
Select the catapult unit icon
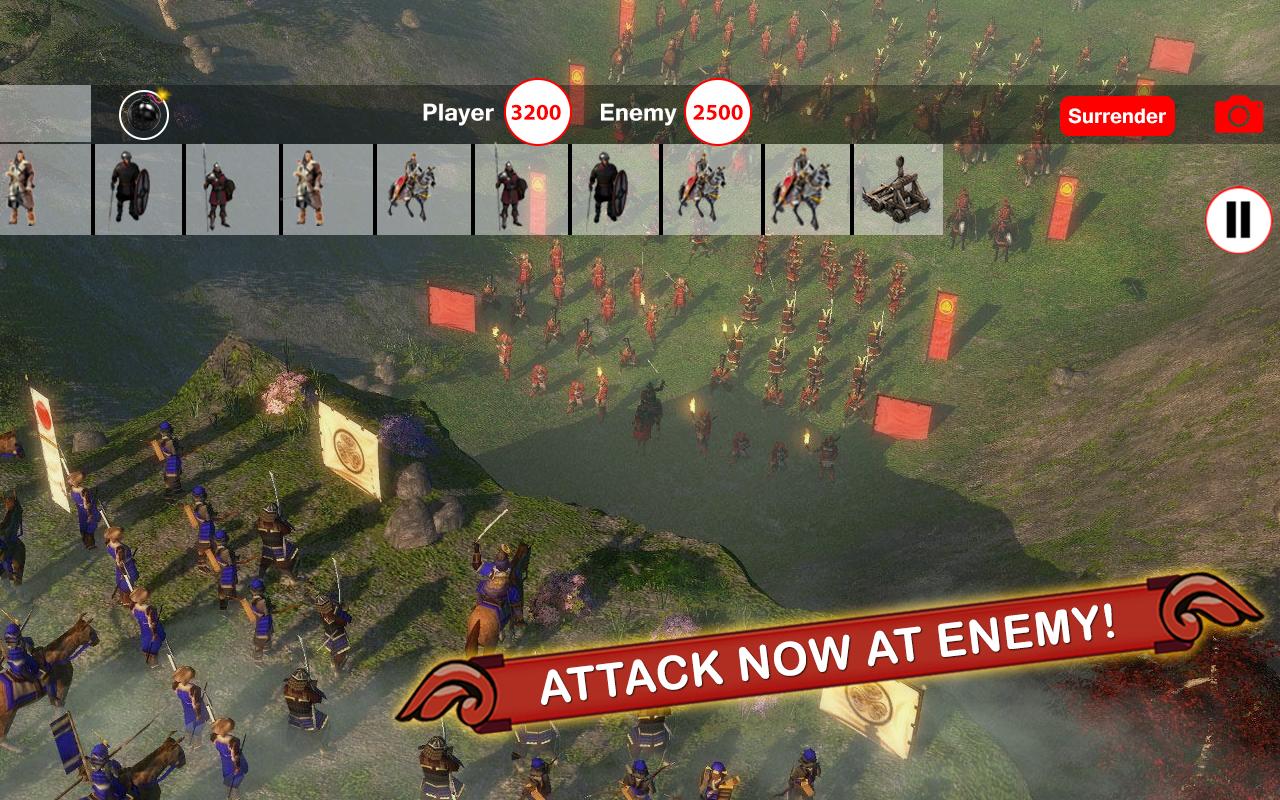(899, 190)
